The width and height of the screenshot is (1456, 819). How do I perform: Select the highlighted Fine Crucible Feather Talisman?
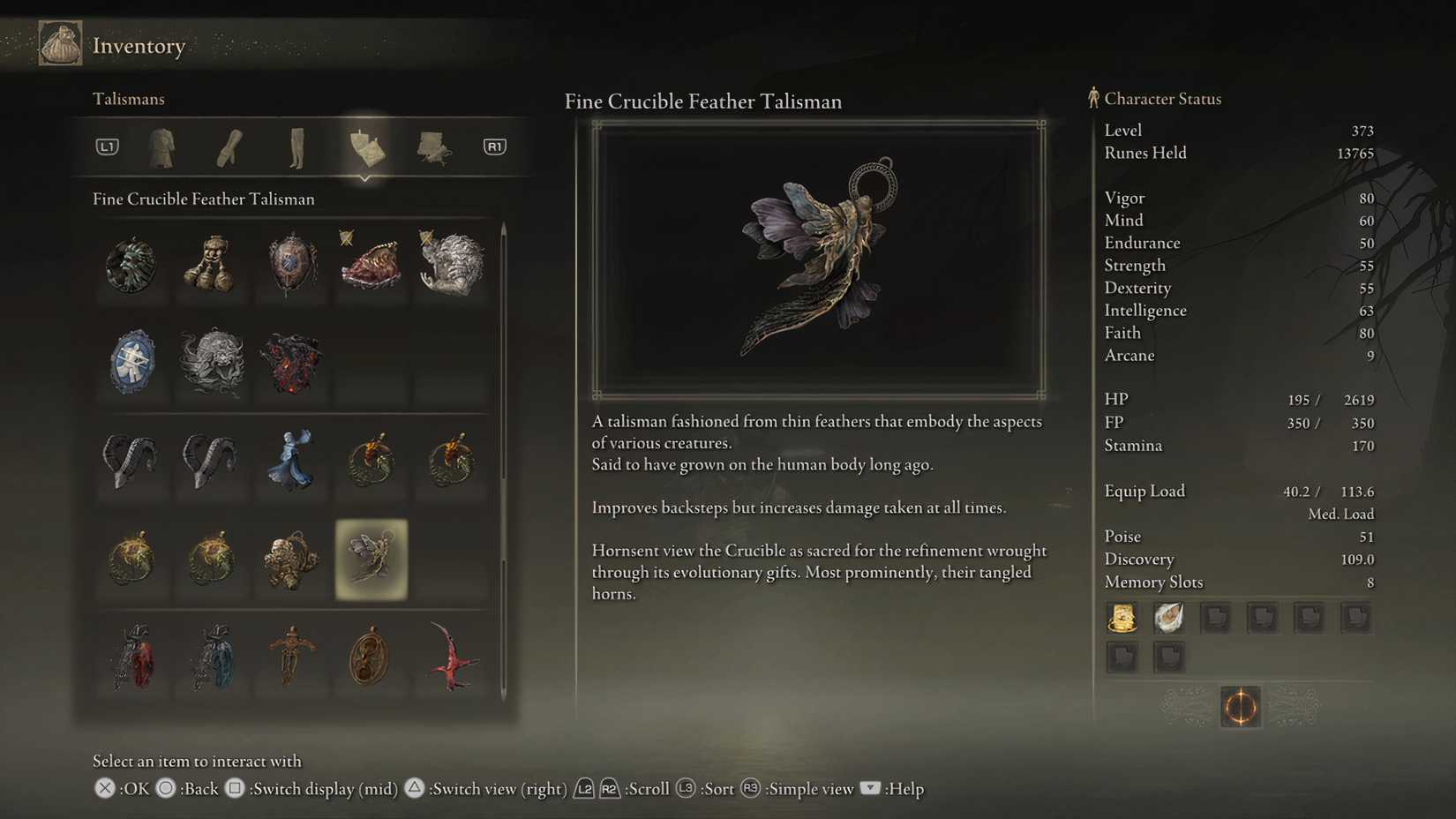(x=371, y=560)
